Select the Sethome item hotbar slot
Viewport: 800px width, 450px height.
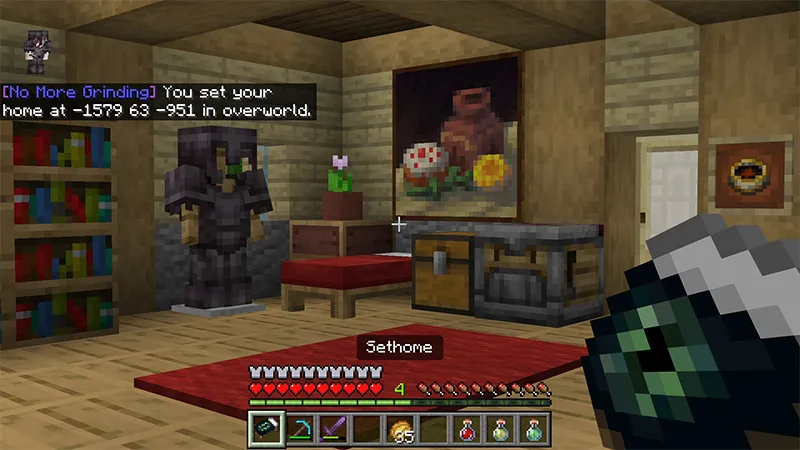[263, 429]
